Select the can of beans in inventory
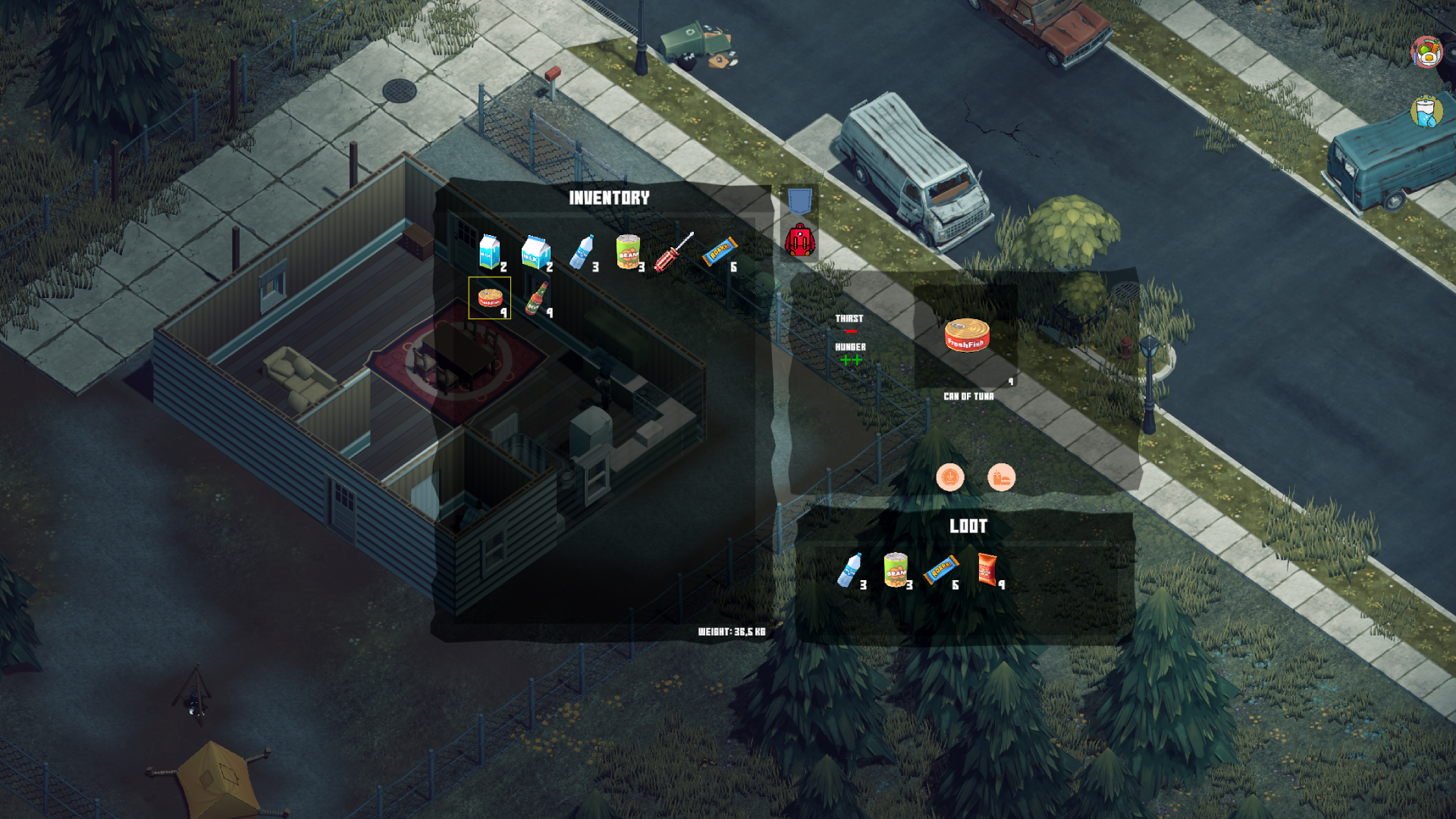 (x=629, y=253)
